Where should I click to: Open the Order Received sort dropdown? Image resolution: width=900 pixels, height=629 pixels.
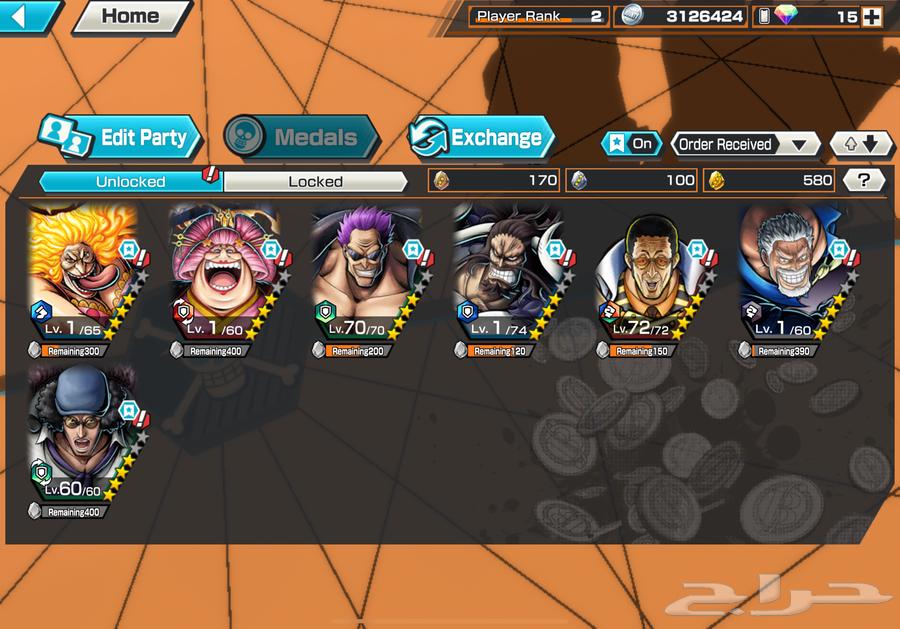click(744, 144)
